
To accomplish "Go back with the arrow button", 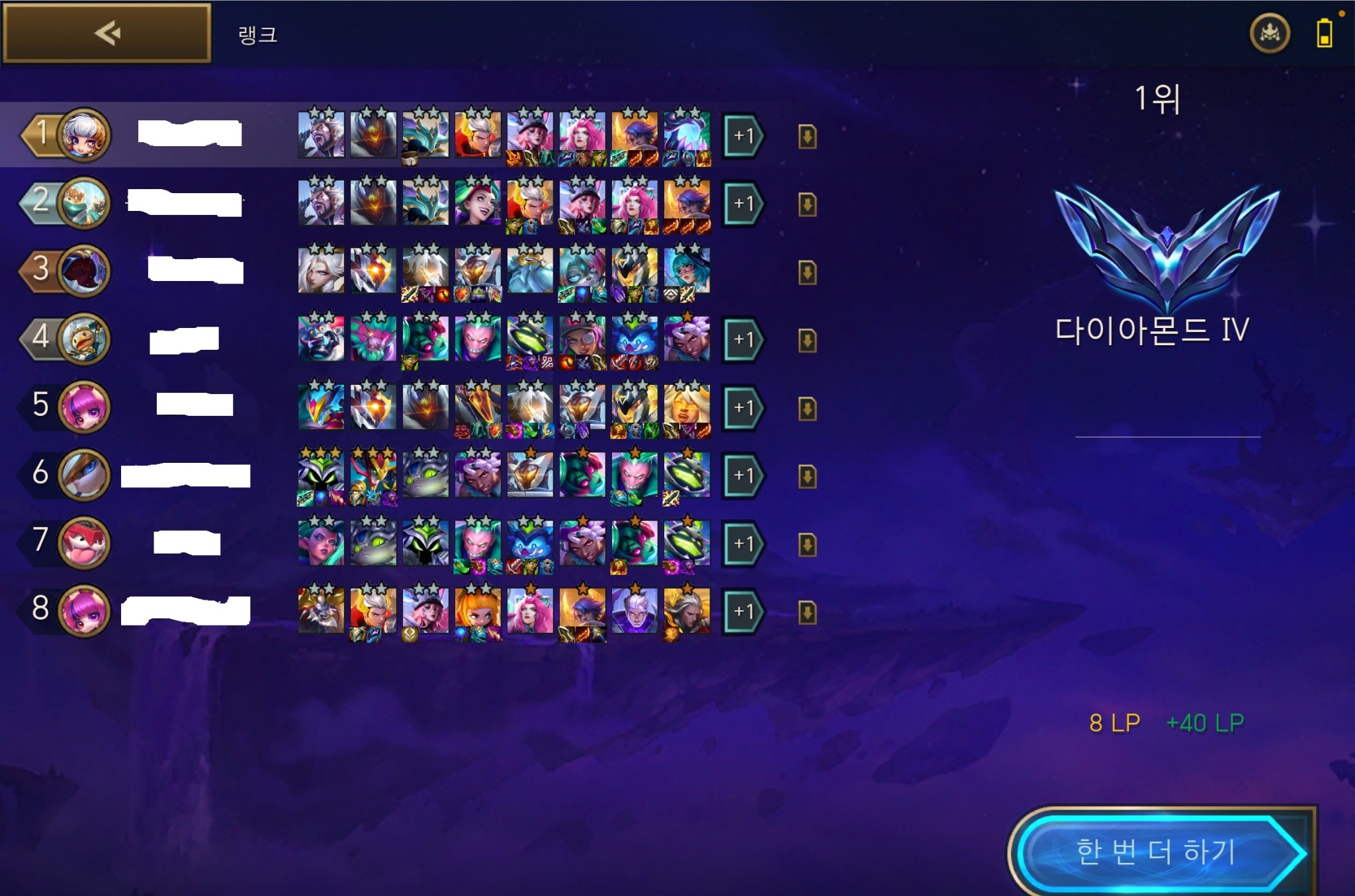I will [x=107, y=33].
